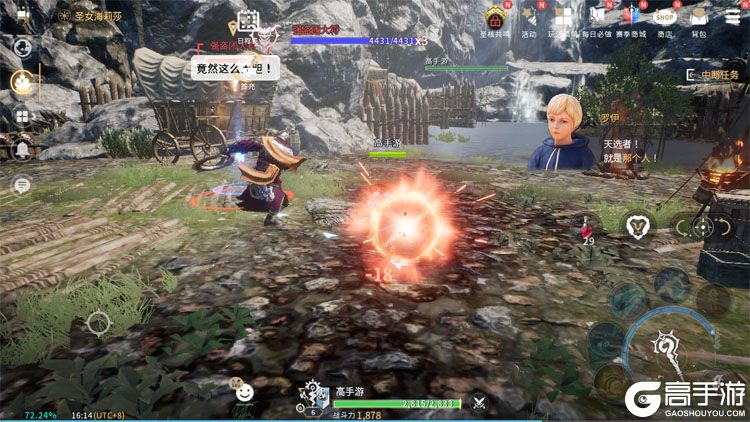Viewport: 750px width, 422px height.
Task: Open the 商店 SHOP icon
Action: point(664,17)
